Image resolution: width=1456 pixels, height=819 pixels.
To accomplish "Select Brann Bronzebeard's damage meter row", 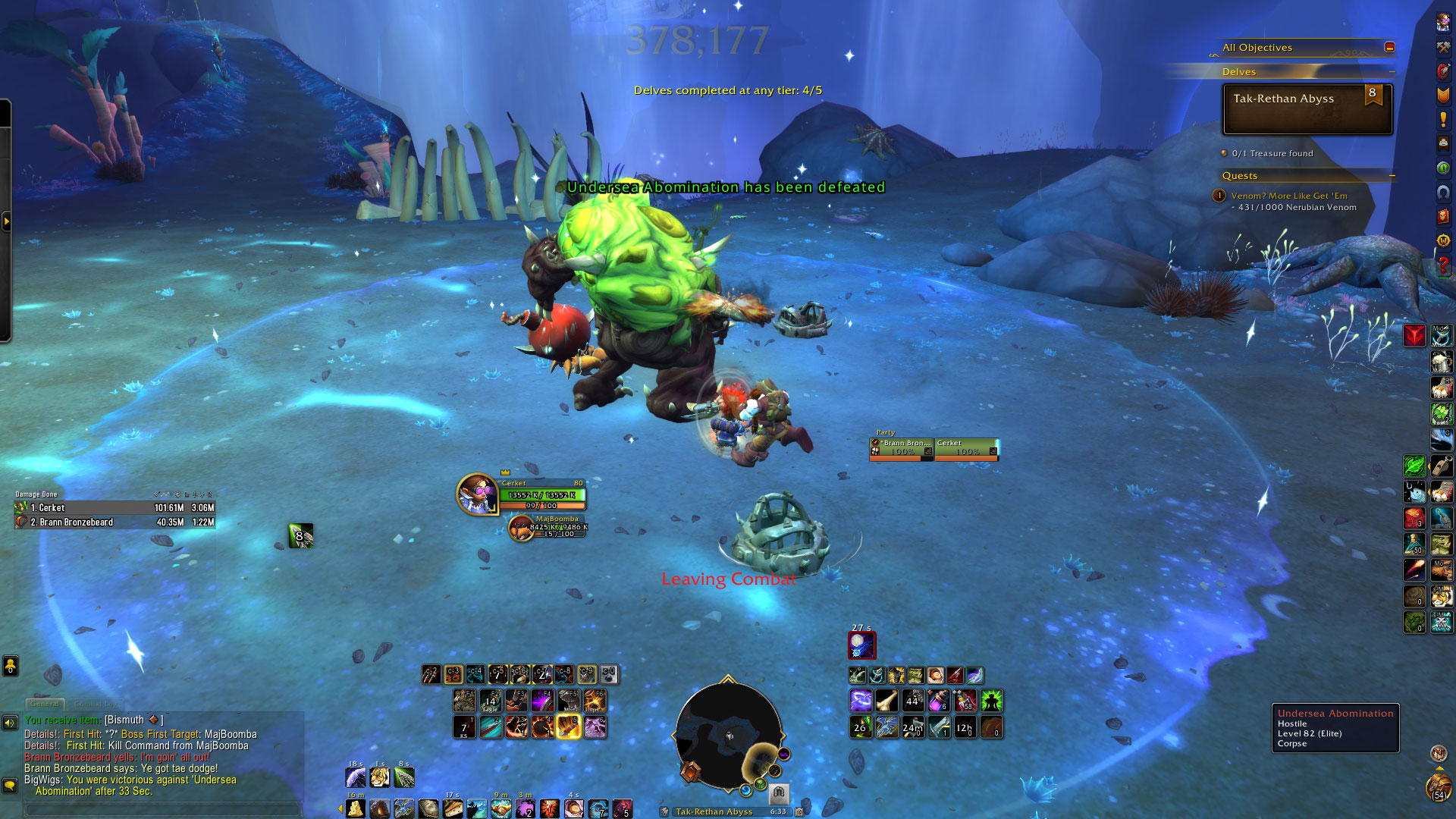I will [x=114, y=522].
